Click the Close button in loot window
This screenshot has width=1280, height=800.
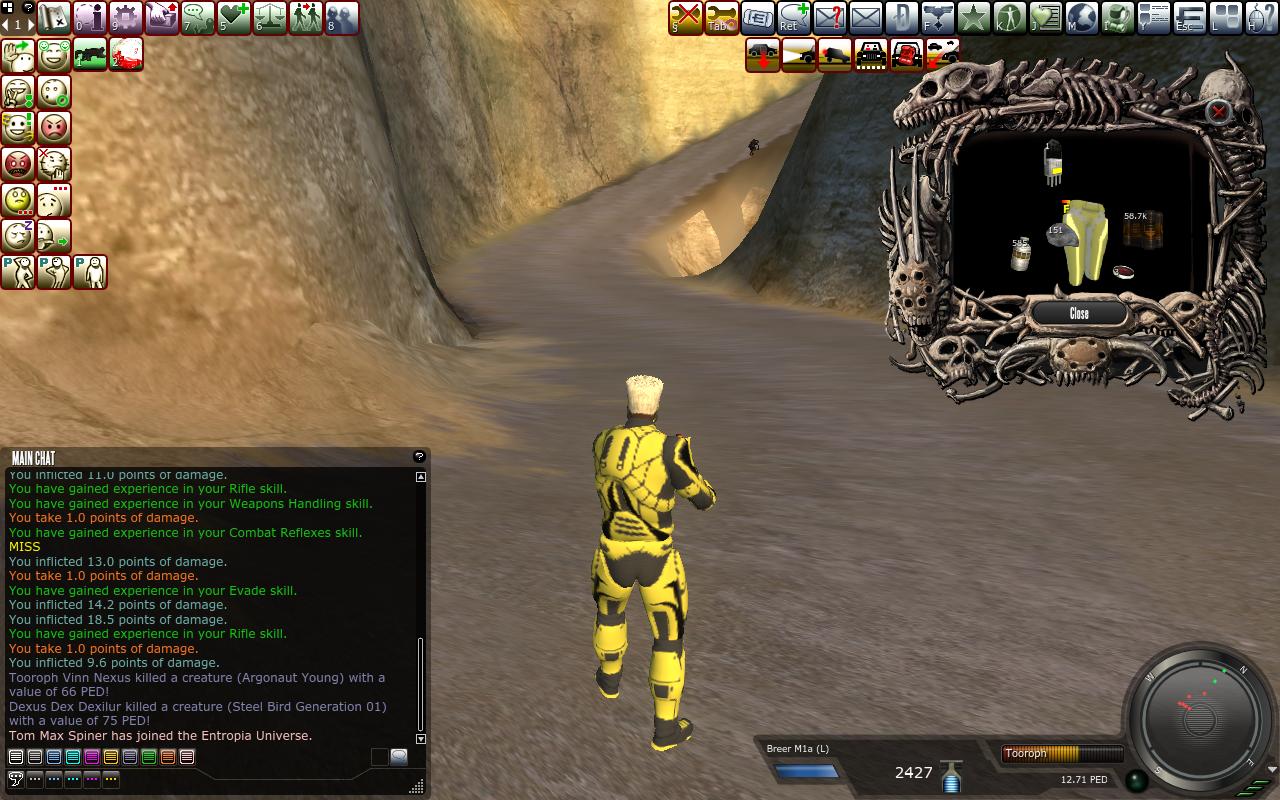pos(1079,314)
